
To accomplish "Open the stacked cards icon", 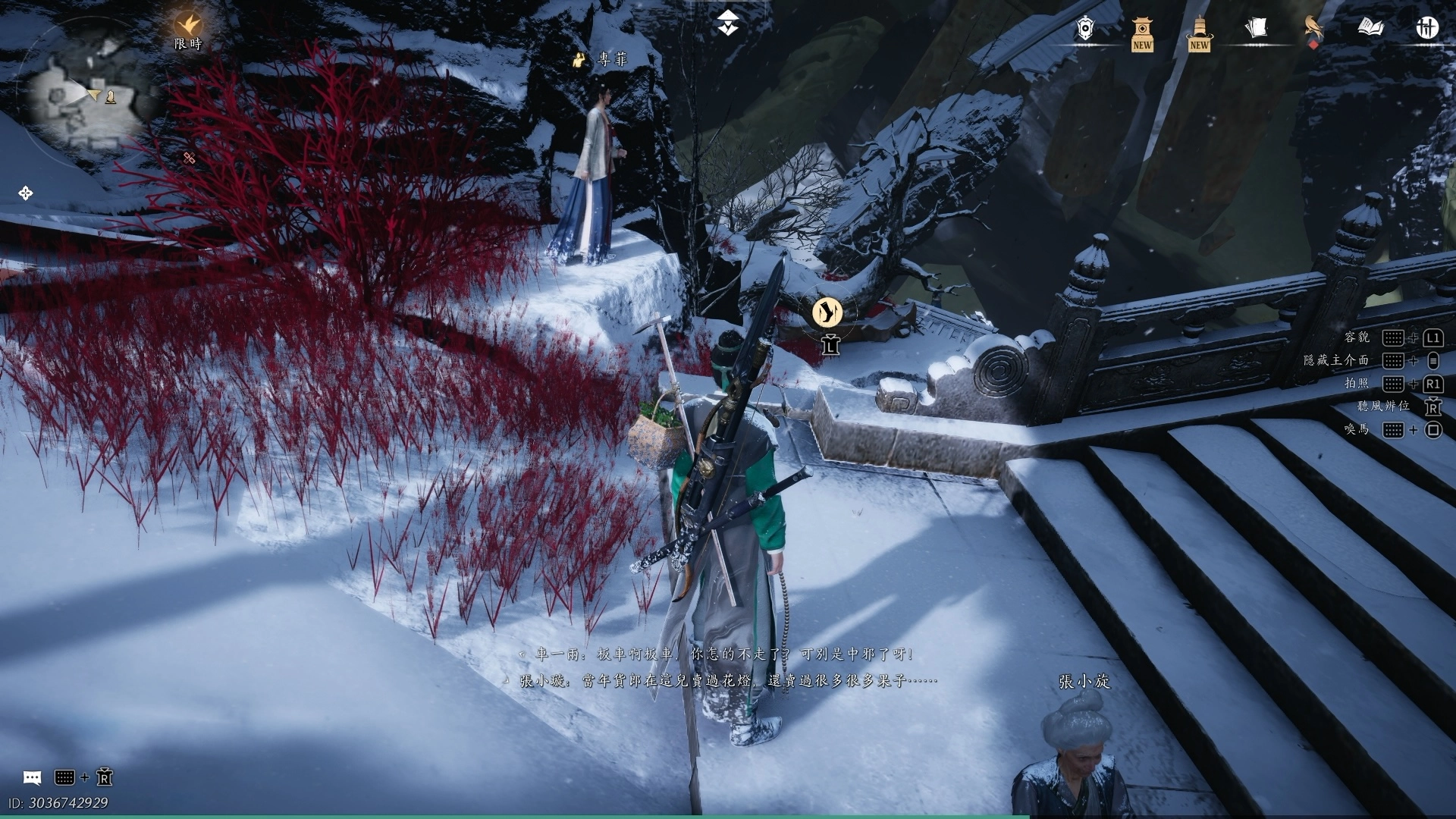I will point(1256,29).
